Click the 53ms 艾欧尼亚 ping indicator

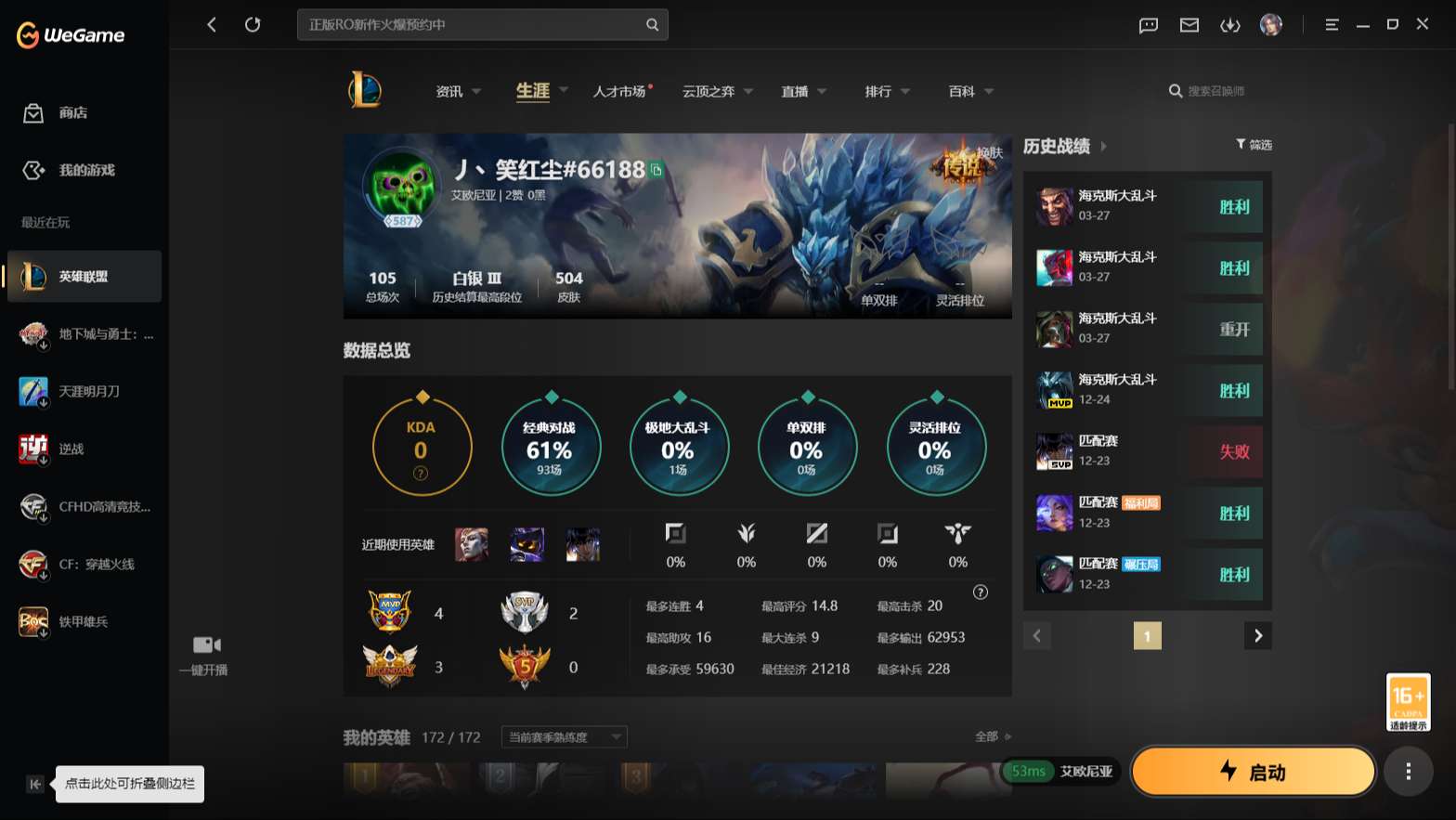pyautogui.click(x=1059, y=771)
